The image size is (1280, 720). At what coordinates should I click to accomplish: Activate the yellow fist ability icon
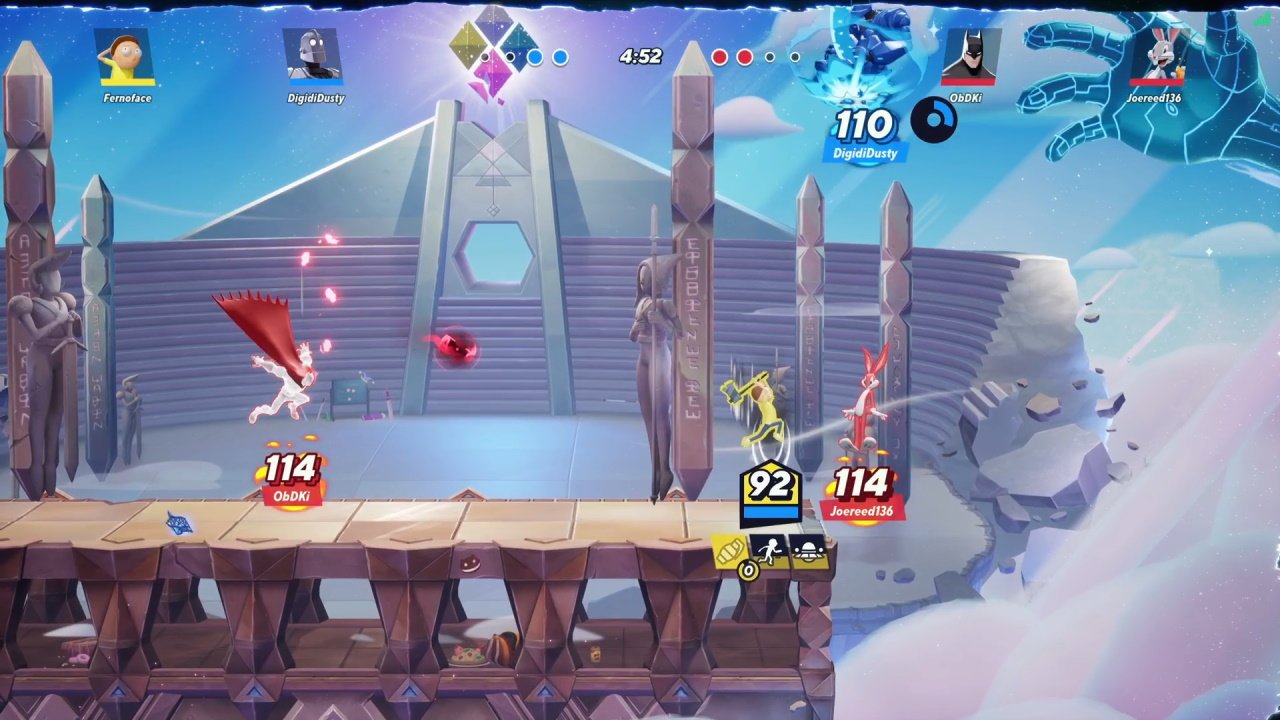(x=731, y=551)
